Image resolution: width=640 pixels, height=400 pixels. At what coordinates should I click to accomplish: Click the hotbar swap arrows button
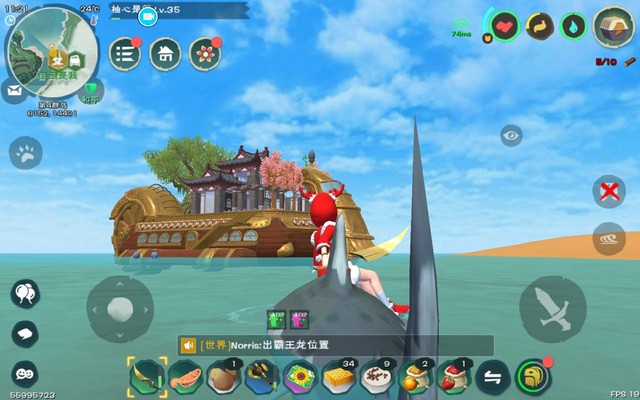point(494,378)
